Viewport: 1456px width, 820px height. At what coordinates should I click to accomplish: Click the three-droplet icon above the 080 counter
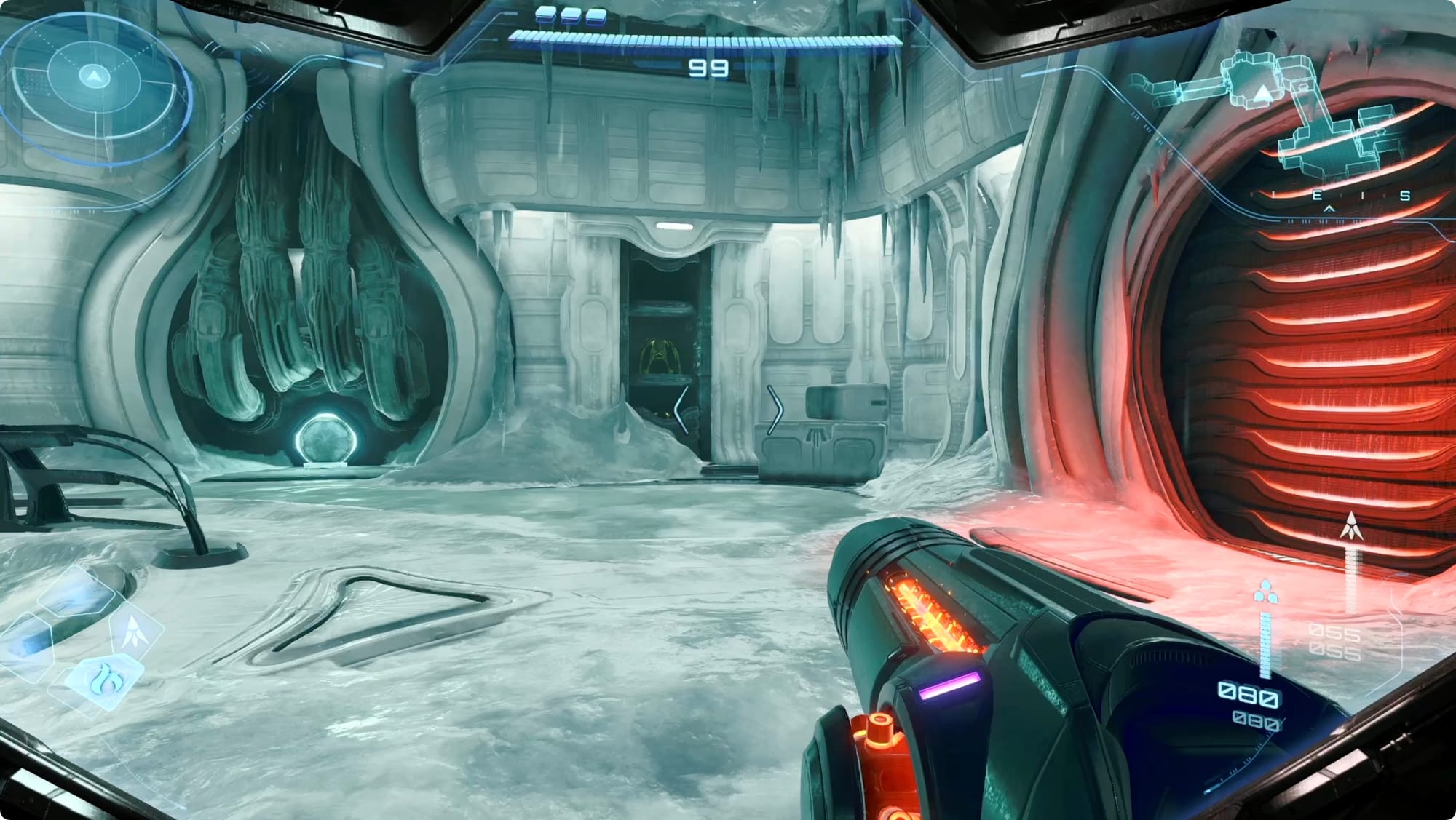[1266, 592]
